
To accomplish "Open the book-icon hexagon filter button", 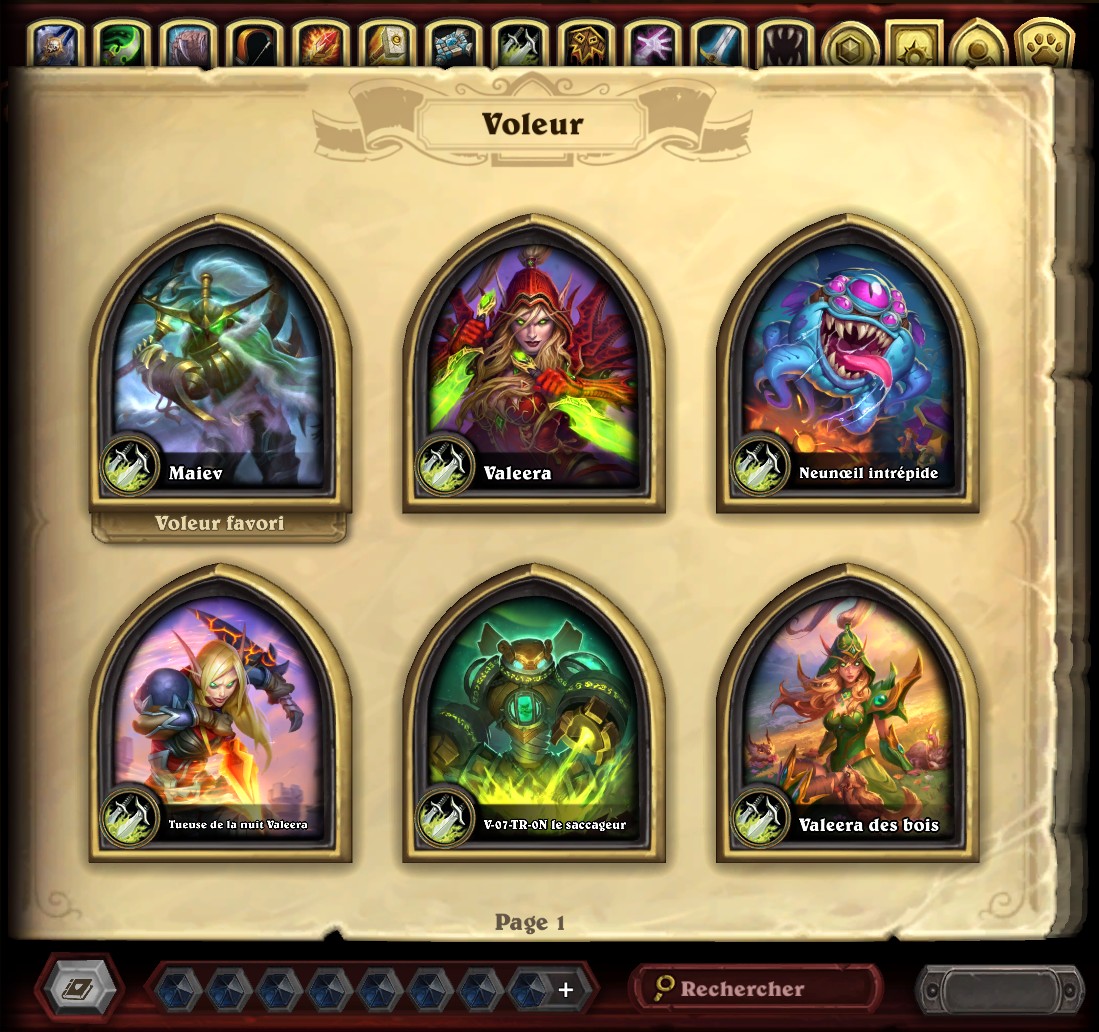I will point(79,989).
